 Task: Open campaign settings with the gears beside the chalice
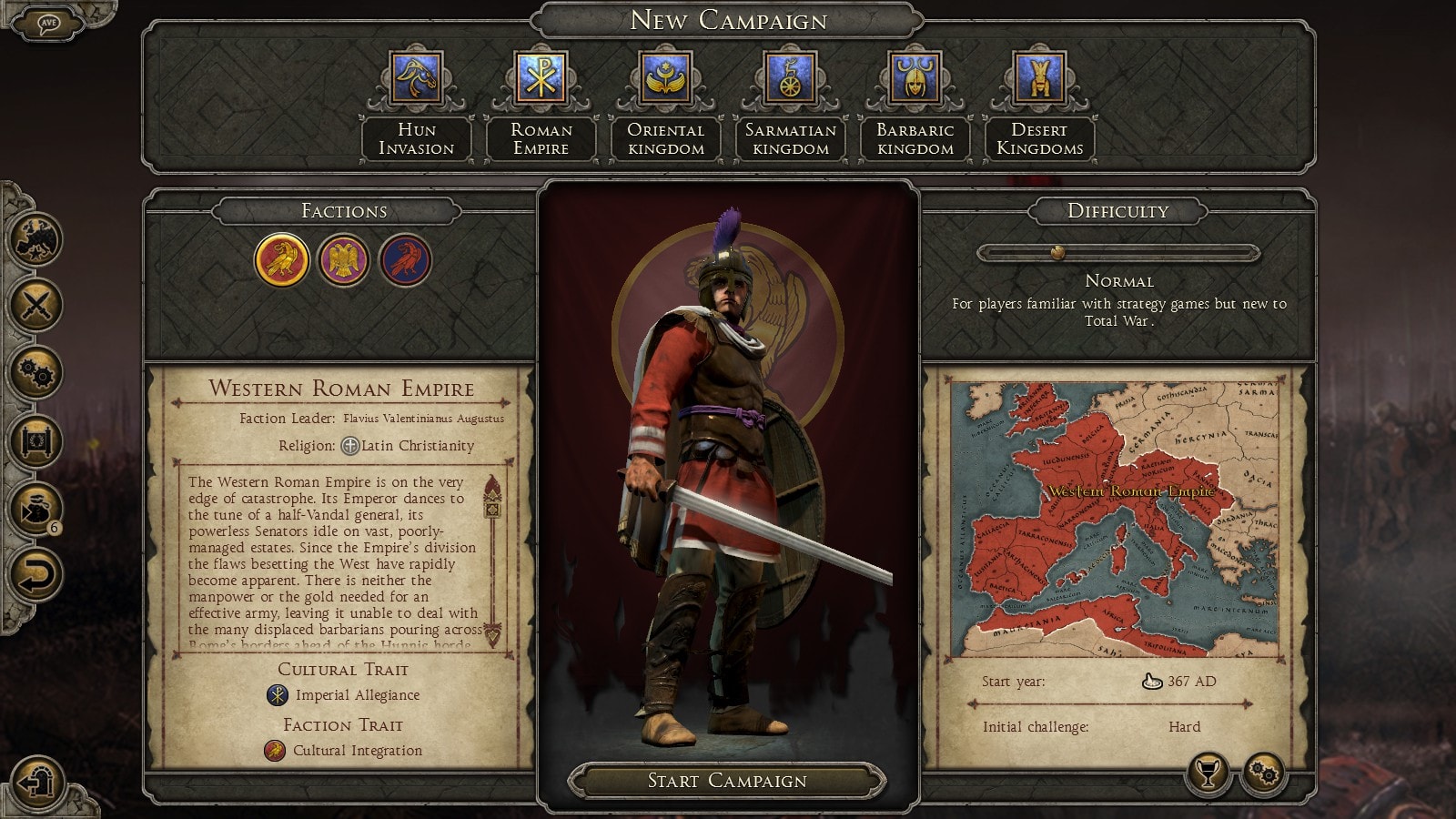[x=1264, y=774]
